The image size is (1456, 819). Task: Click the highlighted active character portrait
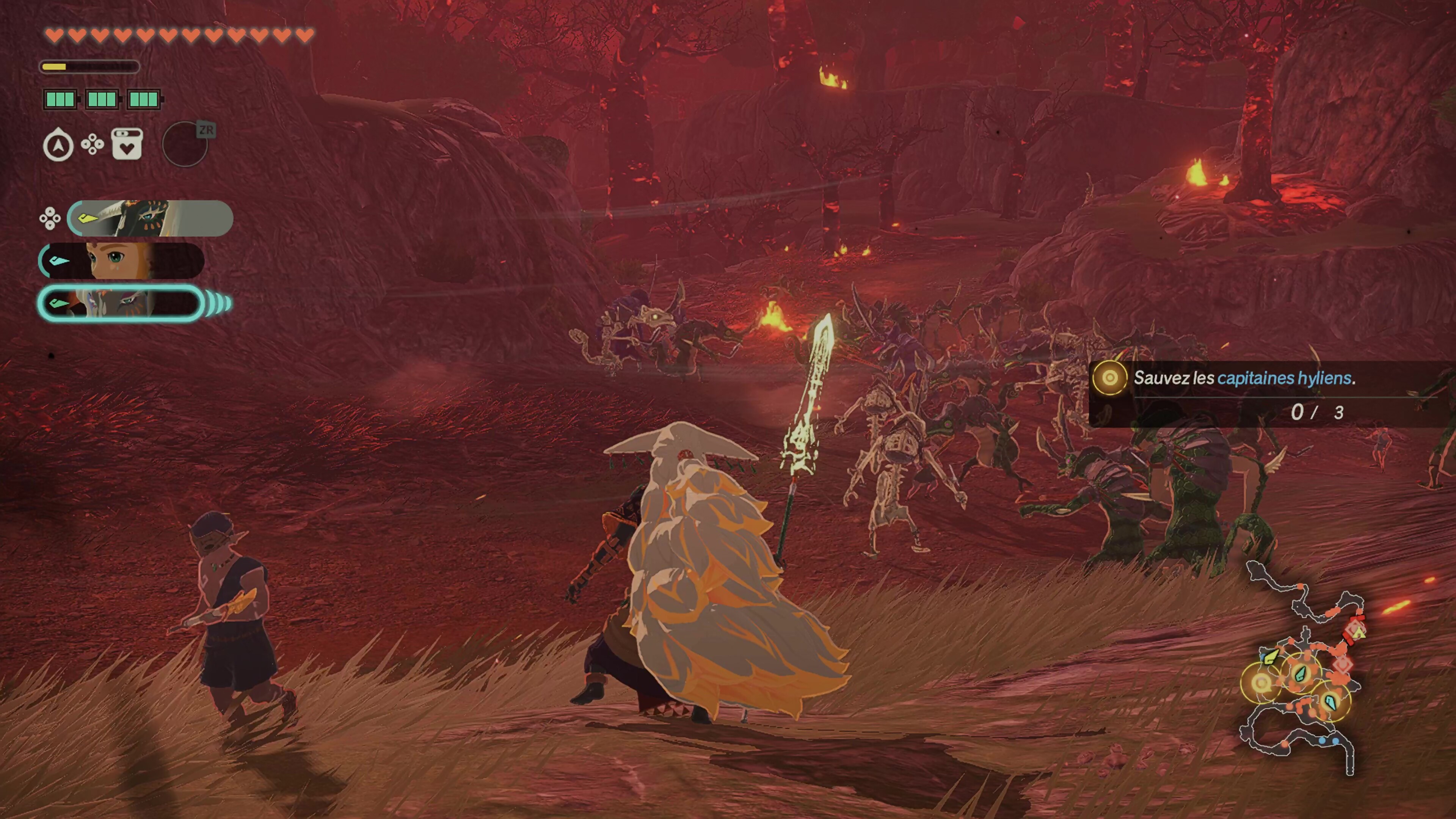coord(121,303)
